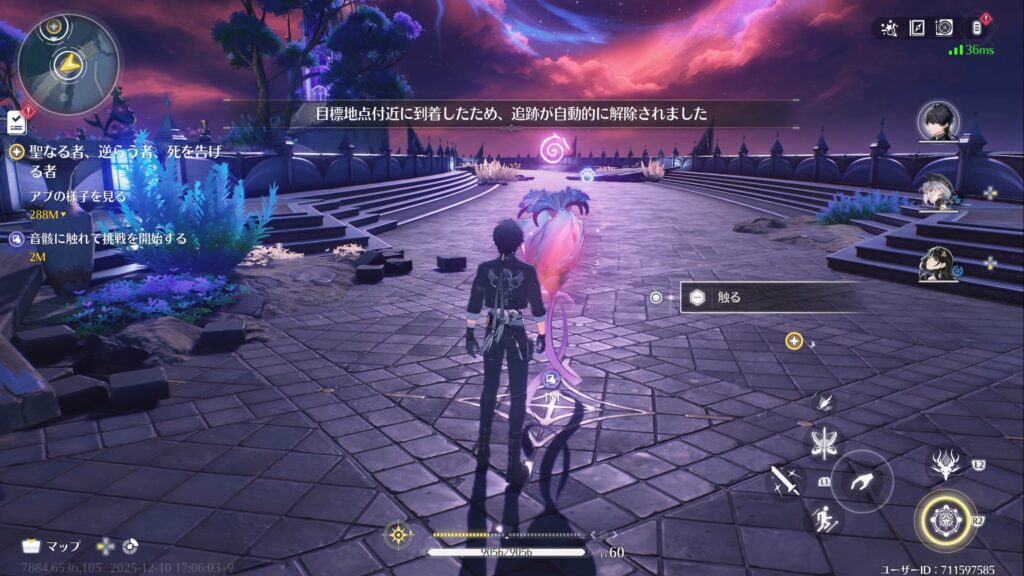Screen dimensions: 1024x576
Task: Switch to the dark long-haired character portrait
Action: [x=936, y=264]
